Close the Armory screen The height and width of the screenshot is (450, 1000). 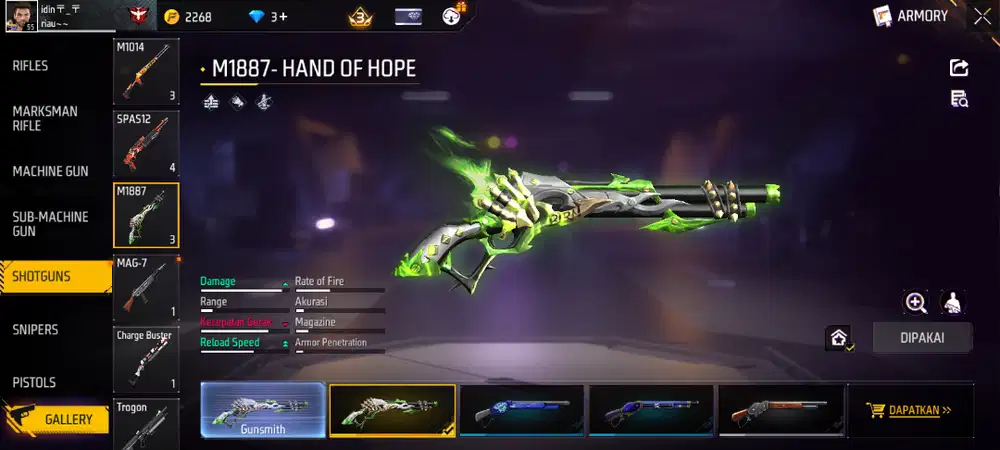pyautogui.click(x=978, y=17)
